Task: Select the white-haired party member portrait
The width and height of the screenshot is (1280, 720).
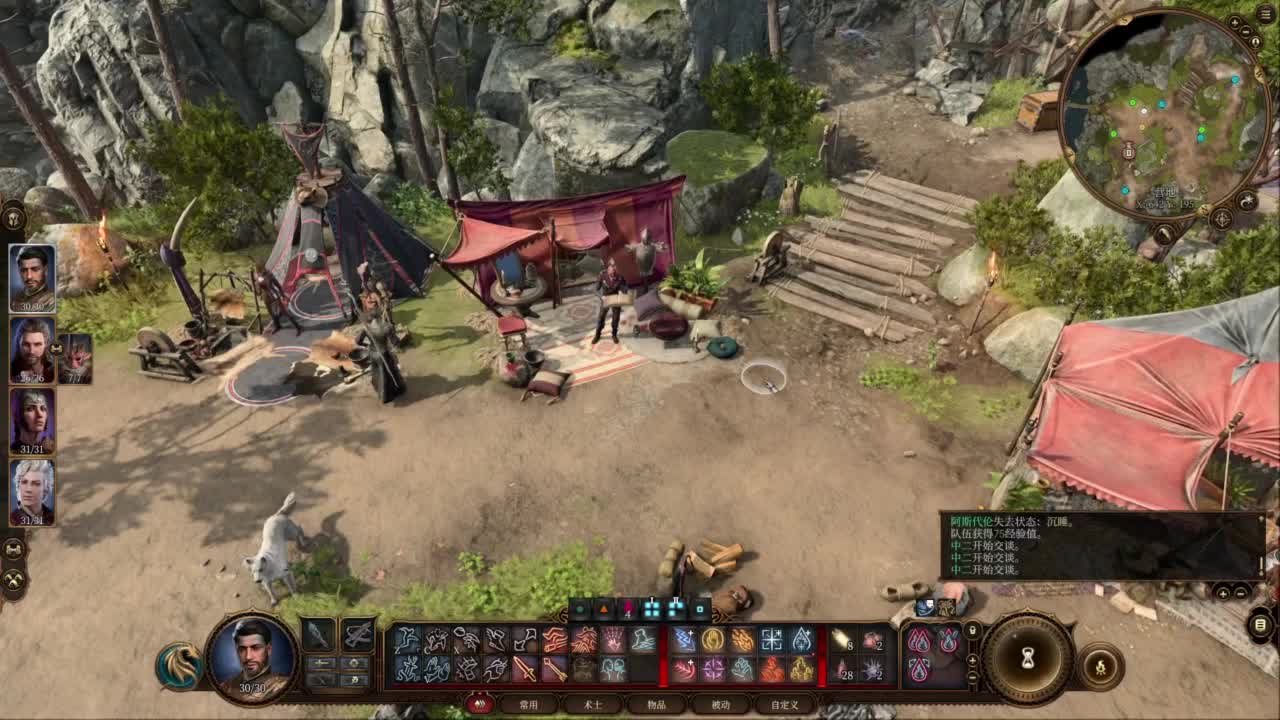Action: (32, 492)
